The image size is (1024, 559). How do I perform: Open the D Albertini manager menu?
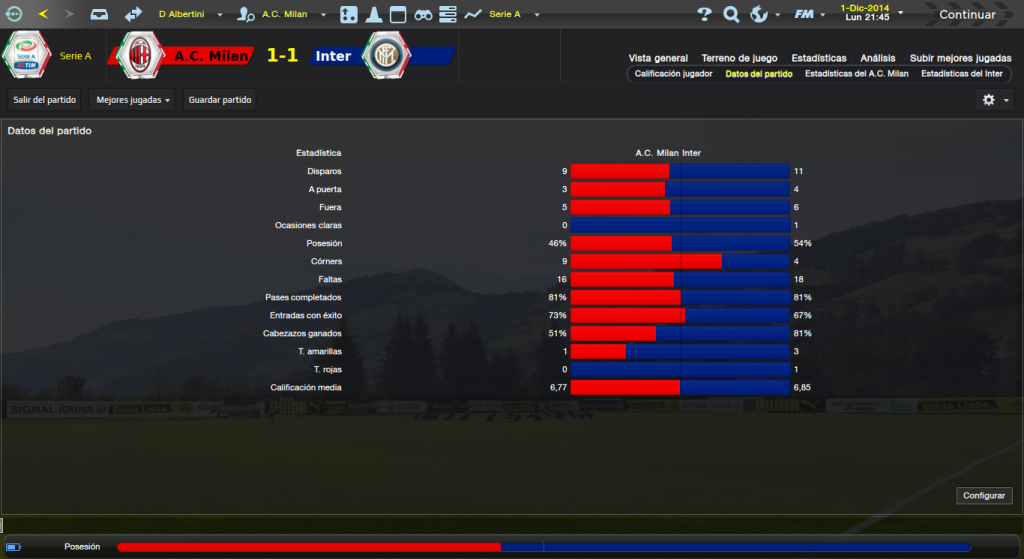pos(188,15)
